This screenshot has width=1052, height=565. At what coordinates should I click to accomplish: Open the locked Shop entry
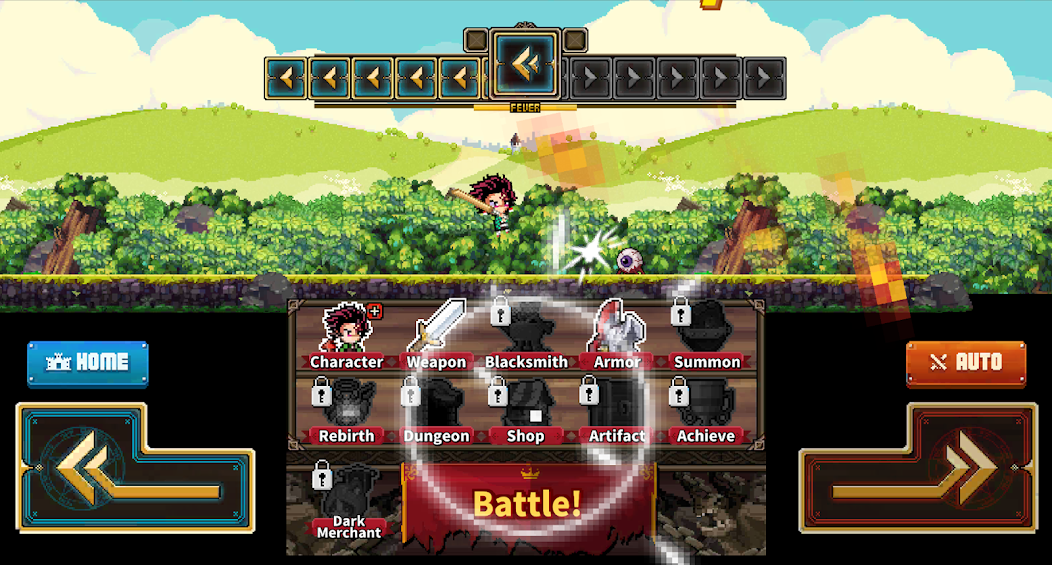[x=526, y=412]
